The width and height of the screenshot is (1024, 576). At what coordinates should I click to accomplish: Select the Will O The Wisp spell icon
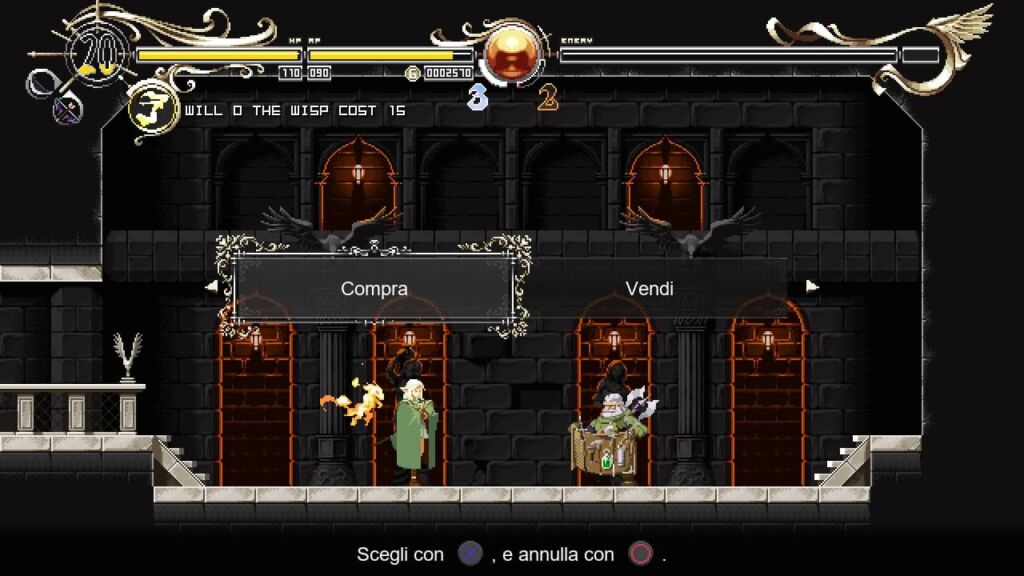click(153, 110)
